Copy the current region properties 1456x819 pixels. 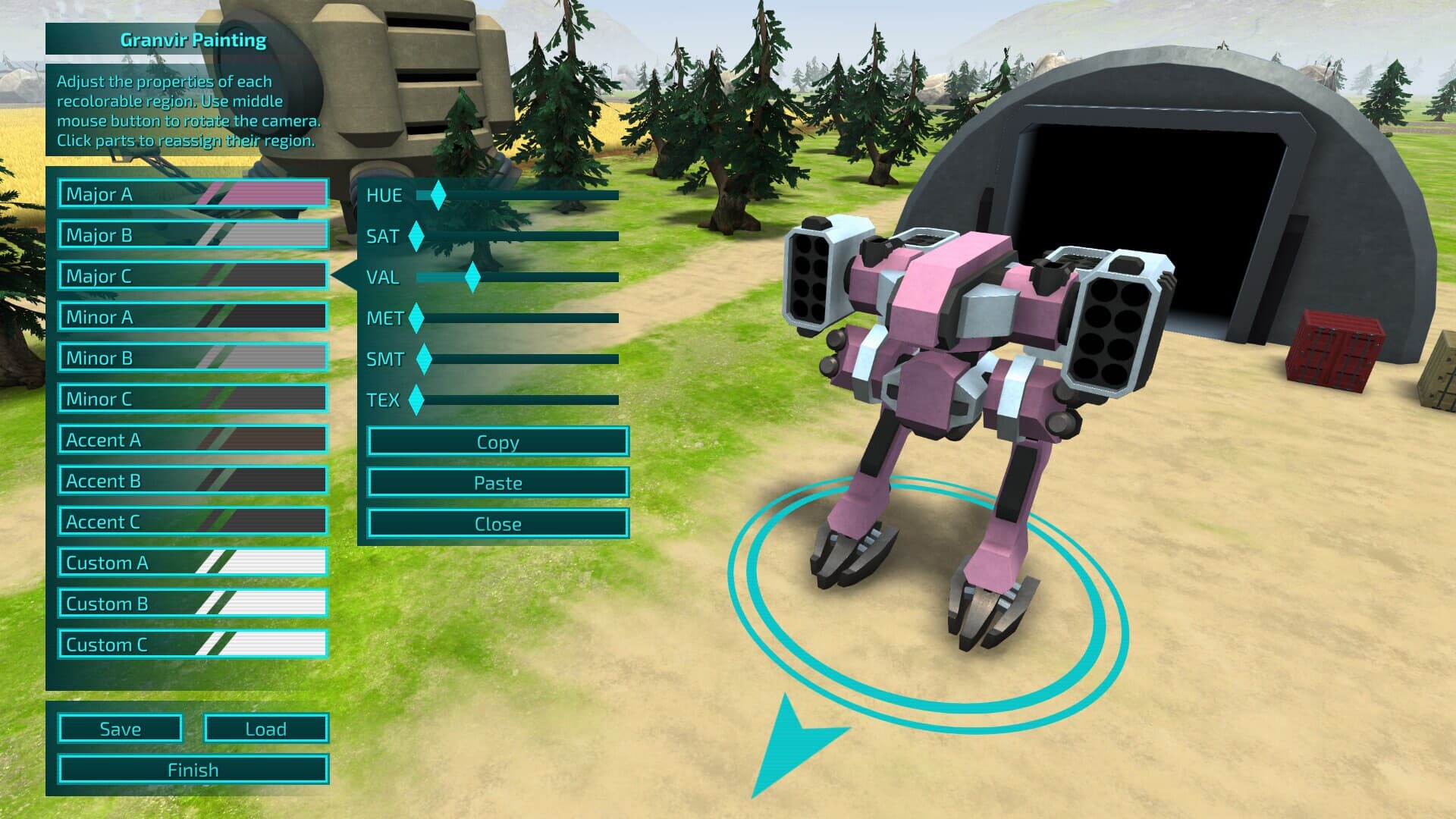[x=497, y=442]
